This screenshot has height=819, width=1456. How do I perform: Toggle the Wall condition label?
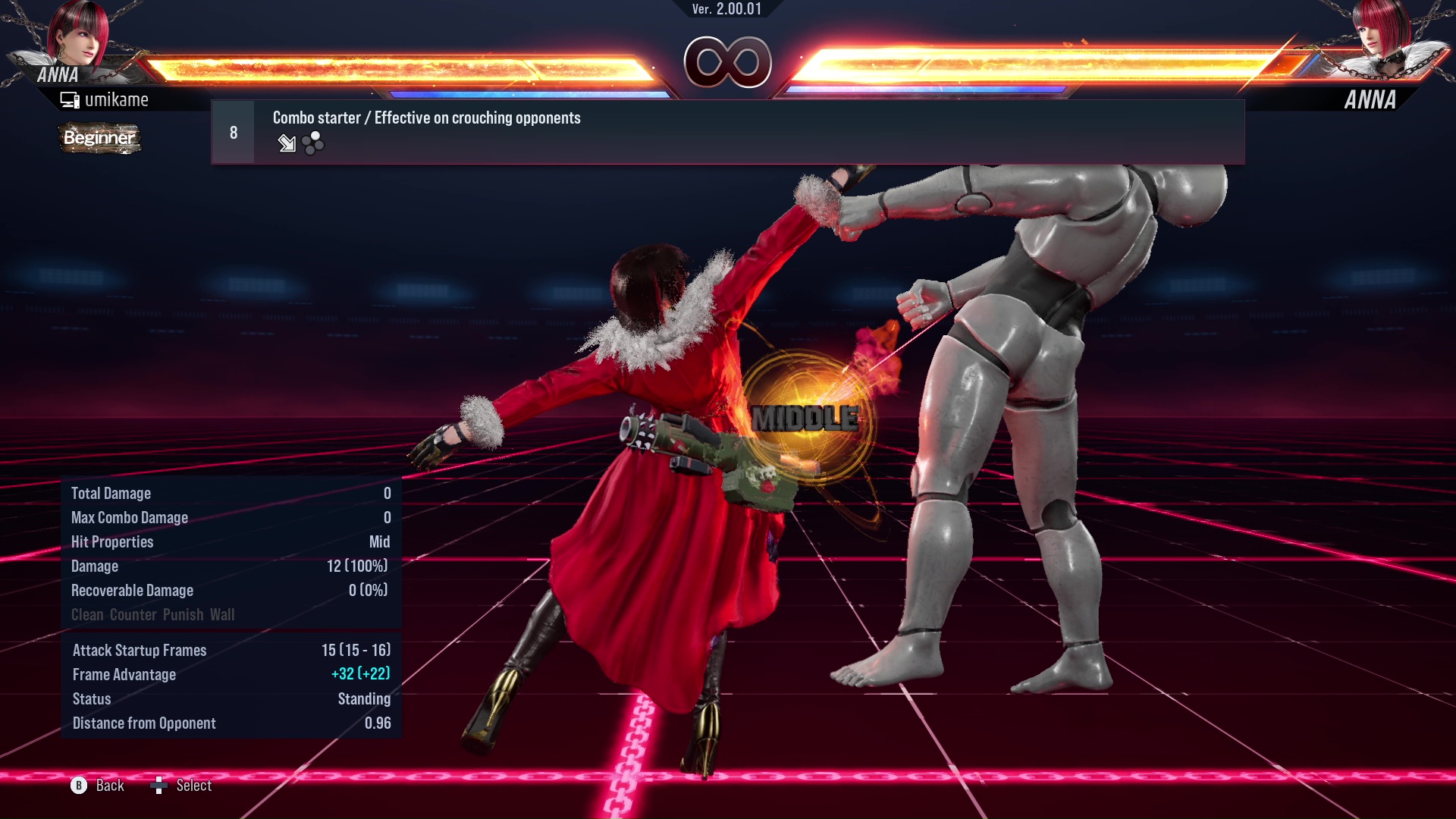pos(221,614)
